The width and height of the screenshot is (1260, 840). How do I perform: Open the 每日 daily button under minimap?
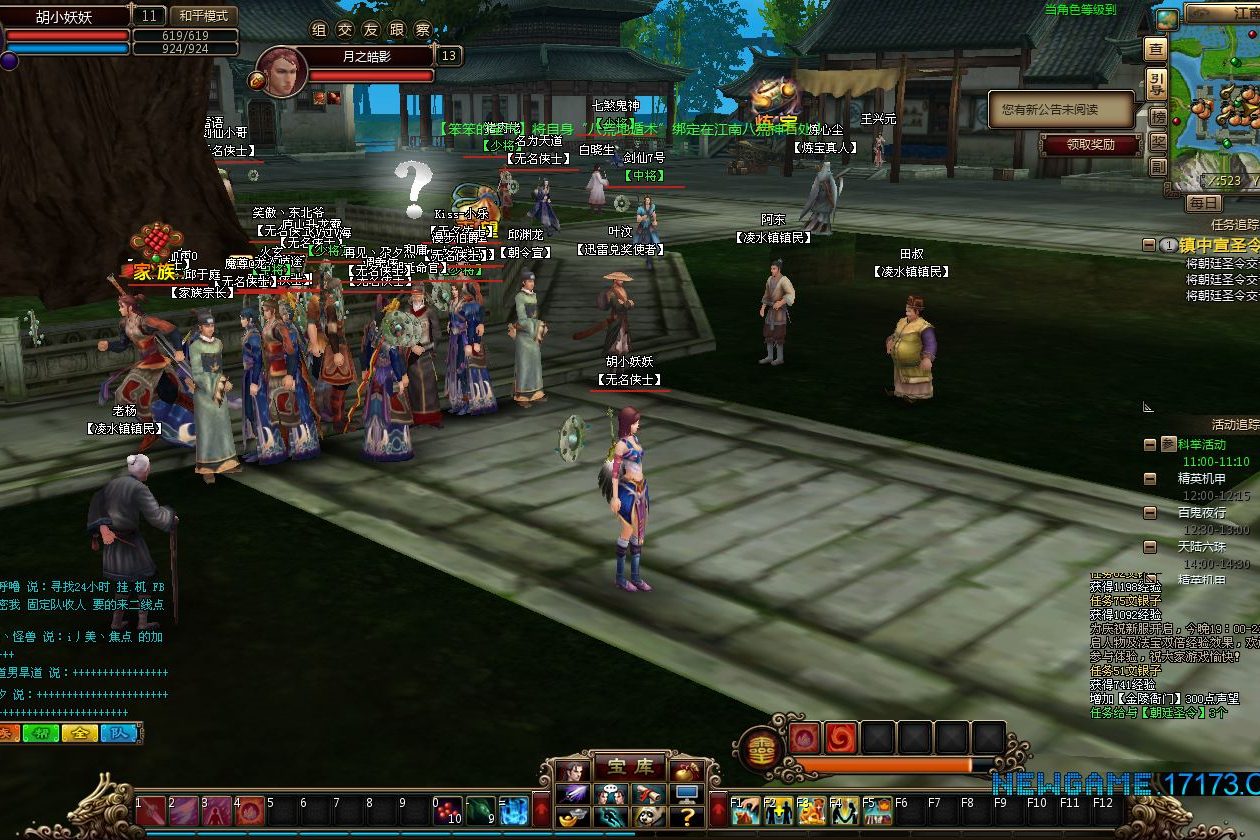click(x=1203, y=203)
